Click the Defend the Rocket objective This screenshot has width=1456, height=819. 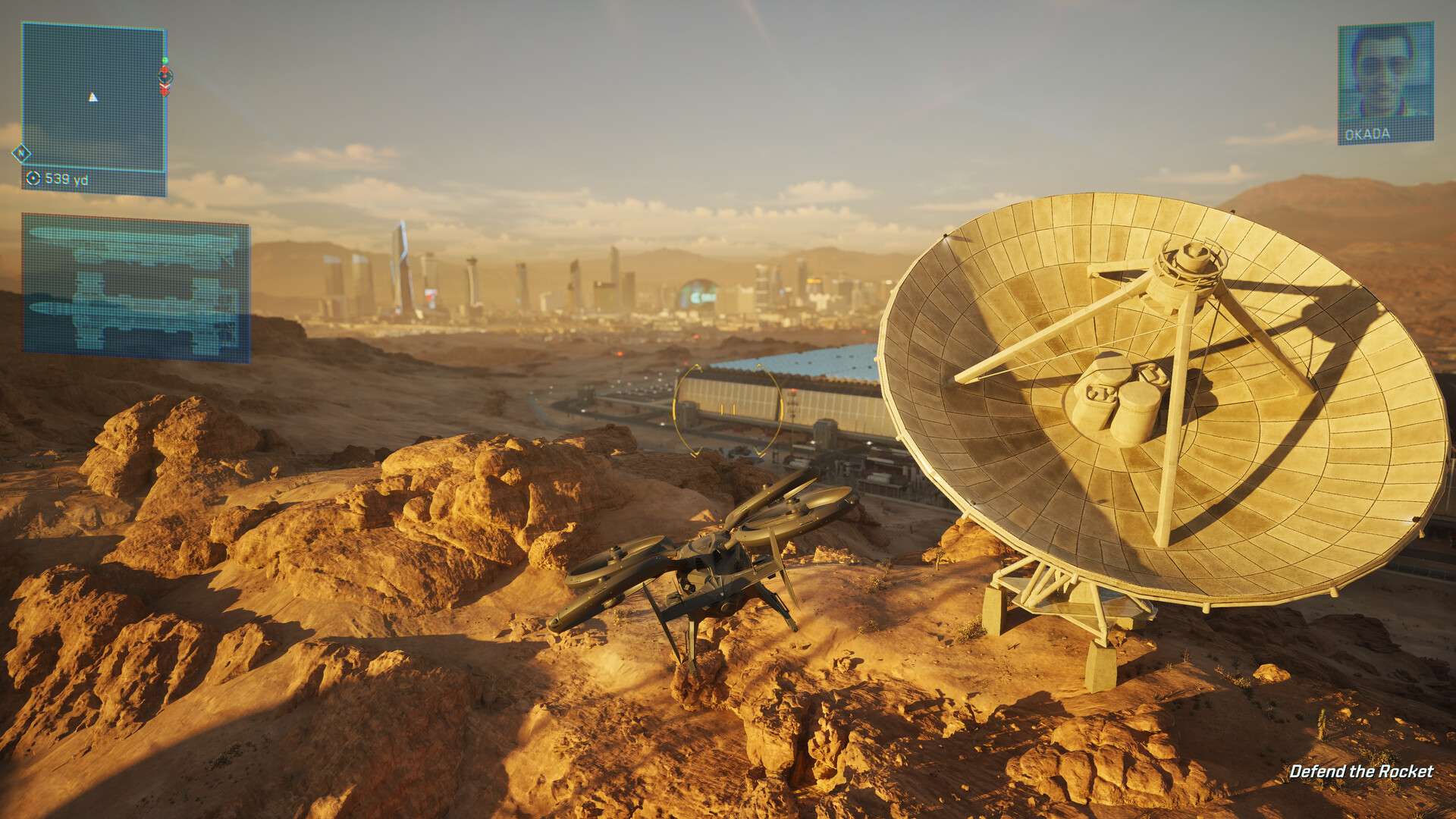point(1361,772)
